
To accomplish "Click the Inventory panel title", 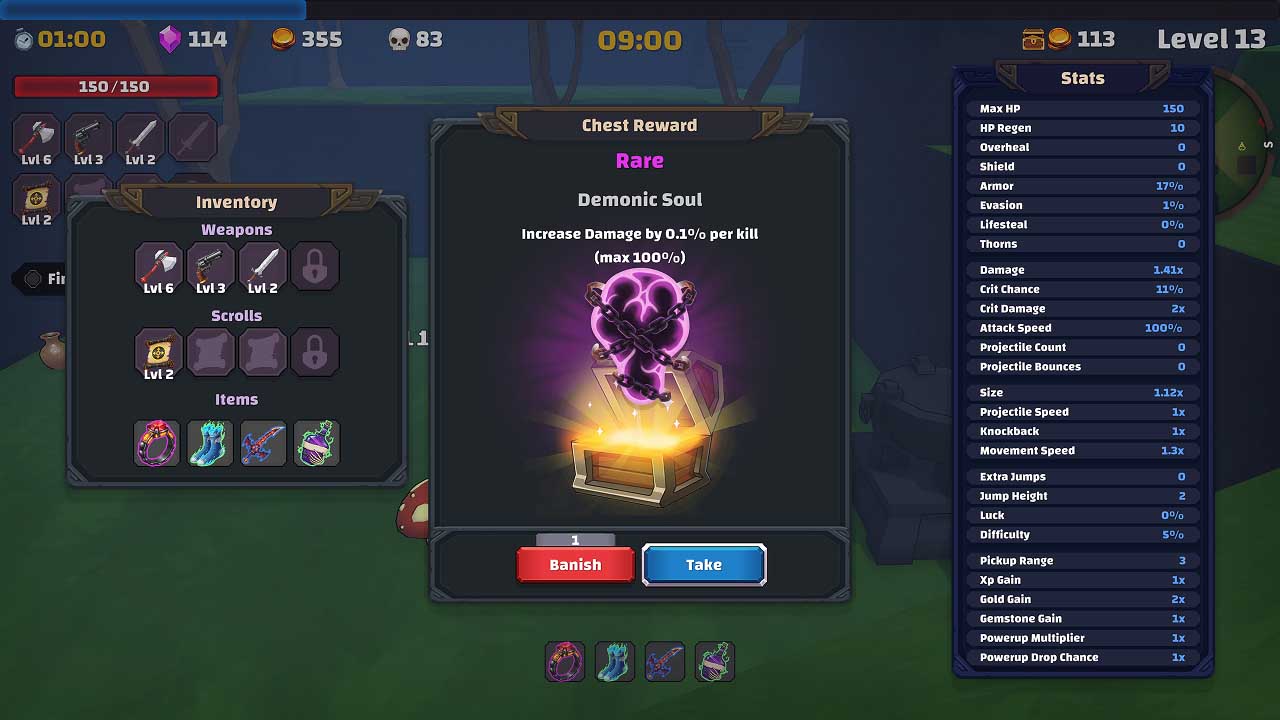I will [236, 202].
